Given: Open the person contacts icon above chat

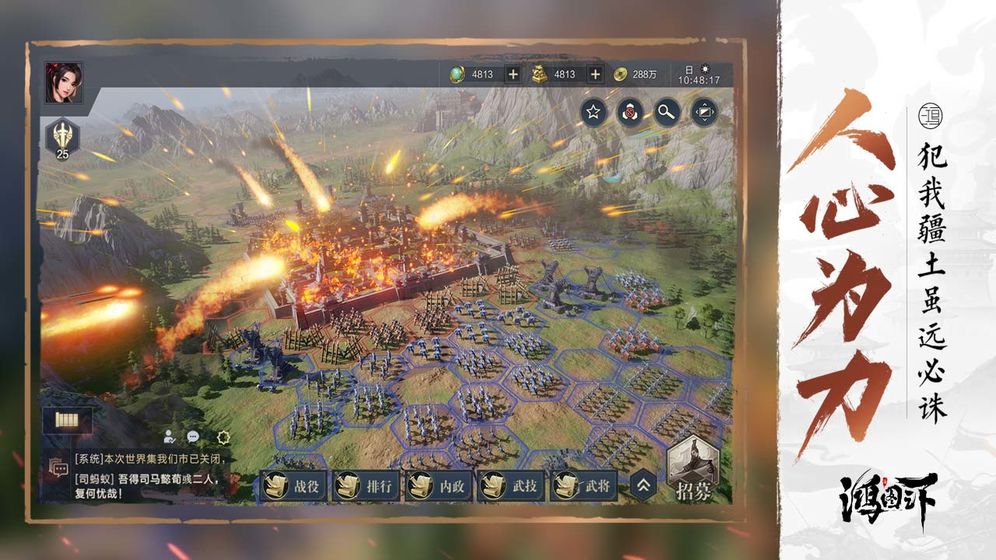Looking at the screenshot, I should click(x=169, y=437).
